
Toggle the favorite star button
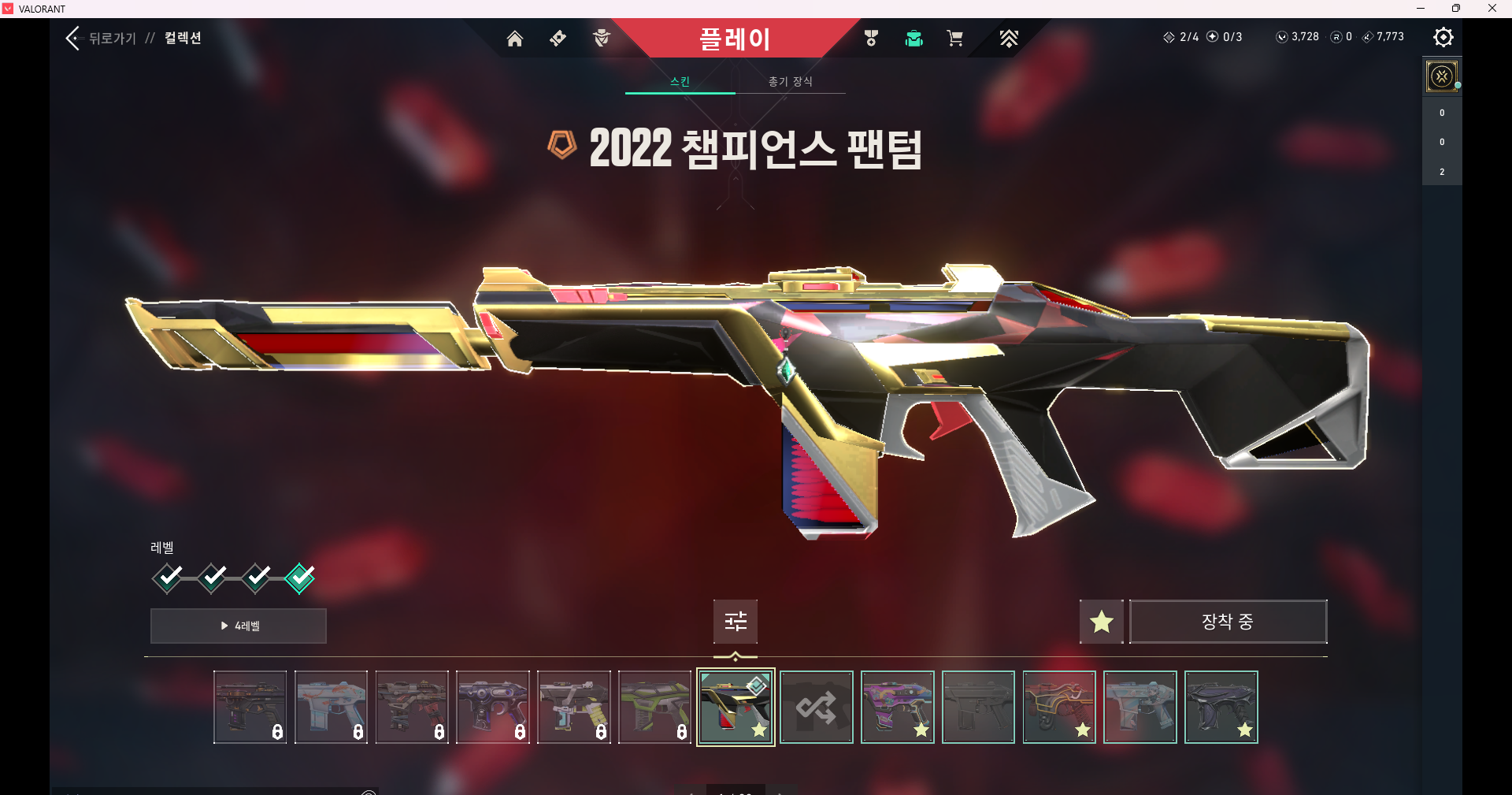tap(1101, 622)
